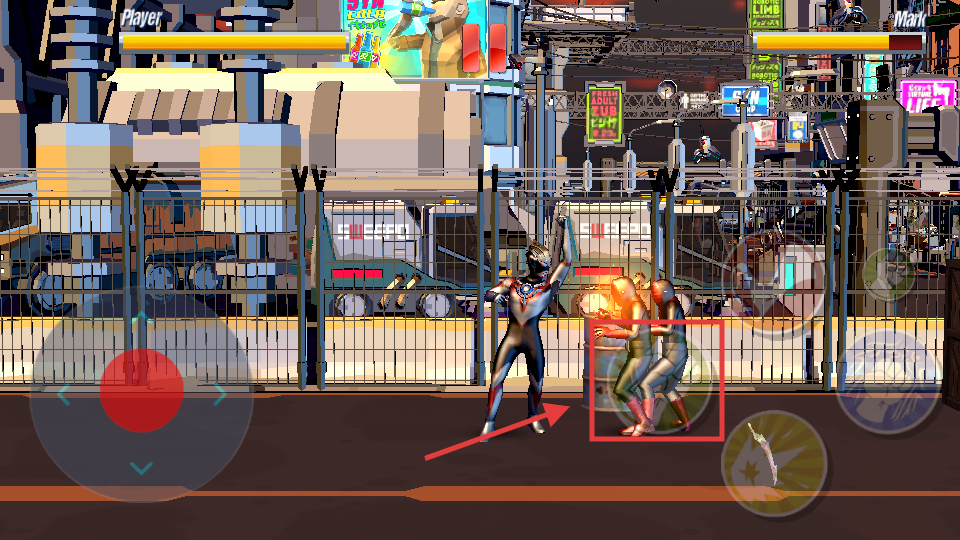960x540 pixels.
Task: Tap the joystick's left arrow
Action: (63, 396)
